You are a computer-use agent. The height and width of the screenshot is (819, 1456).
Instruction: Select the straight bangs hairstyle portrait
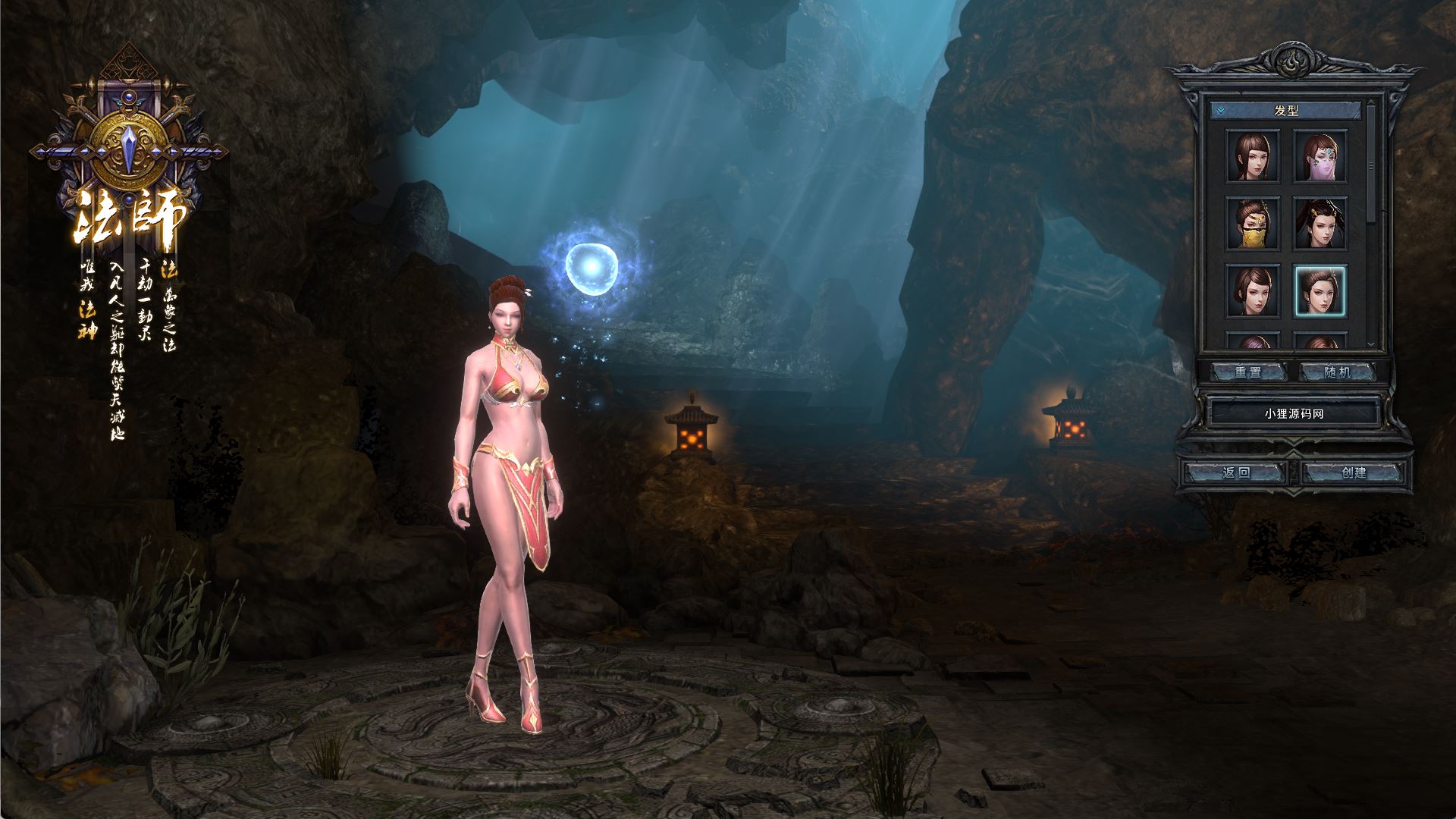click(1253, 155)
